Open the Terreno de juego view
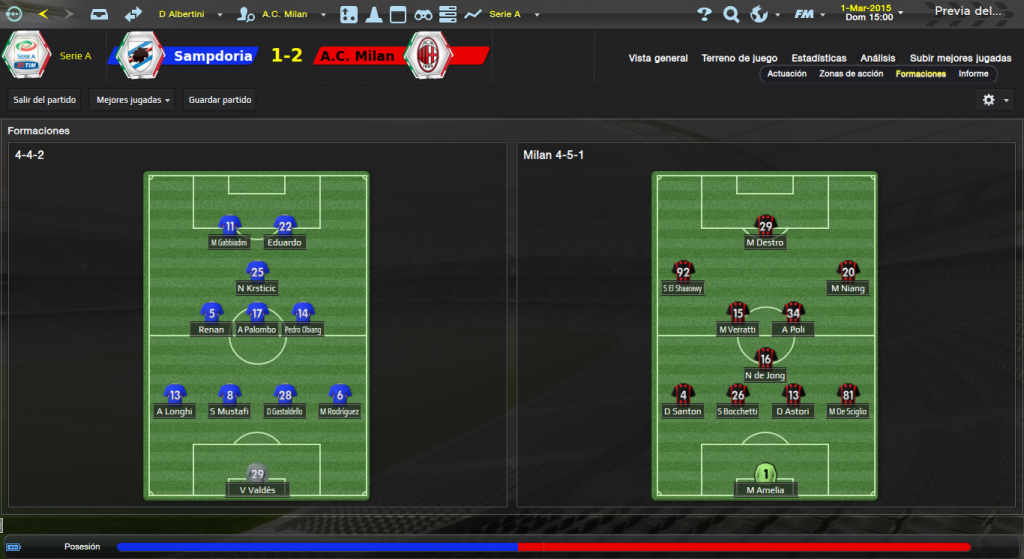The image size is (1024, 559). (x=739, y=58)
